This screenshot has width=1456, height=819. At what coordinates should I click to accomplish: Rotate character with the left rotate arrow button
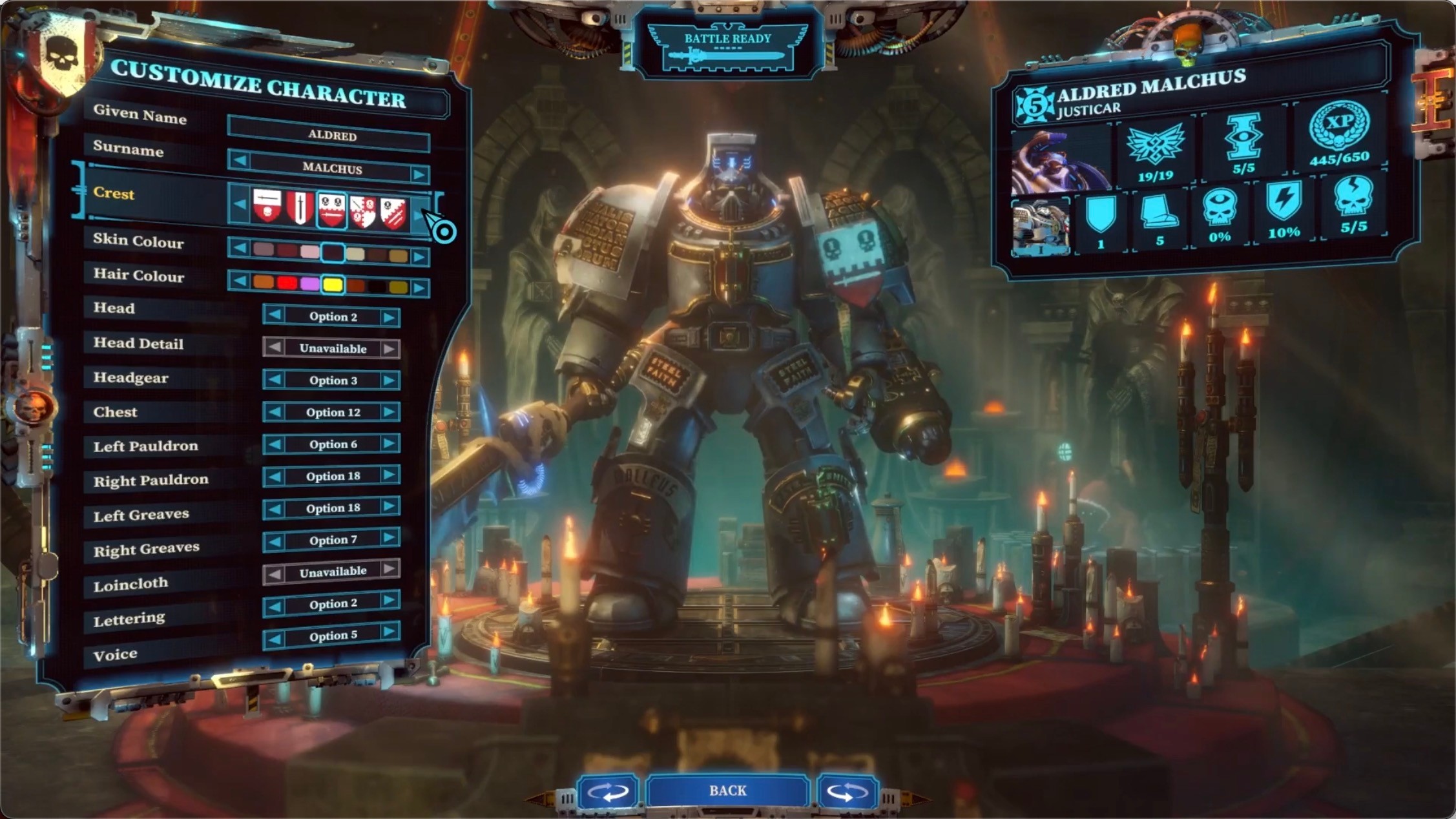click(607, 792)
